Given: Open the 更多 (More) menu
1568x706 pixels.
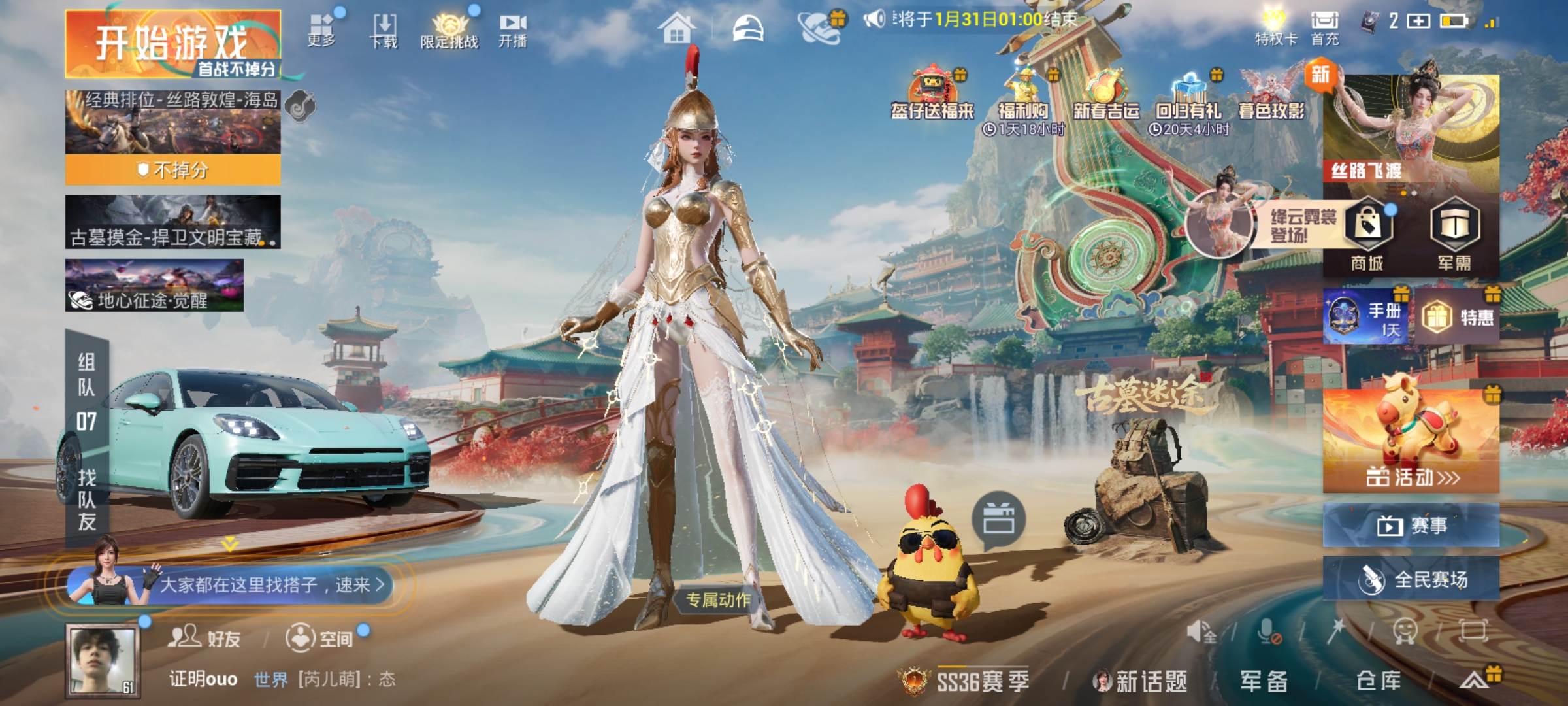Looking at the screenshot, I should point(321,29).
